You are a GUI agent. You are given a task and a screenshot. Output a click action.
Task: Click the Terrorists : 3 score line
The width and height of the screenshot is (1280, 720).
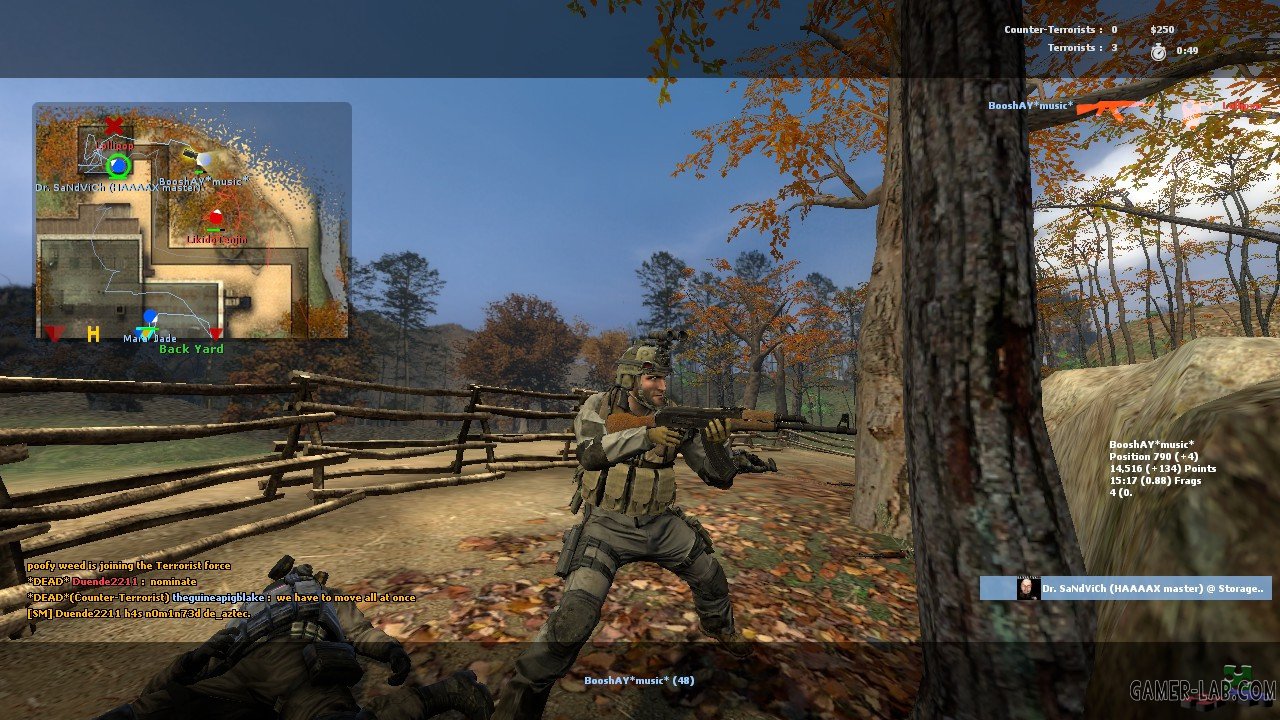pos(1081,47)
